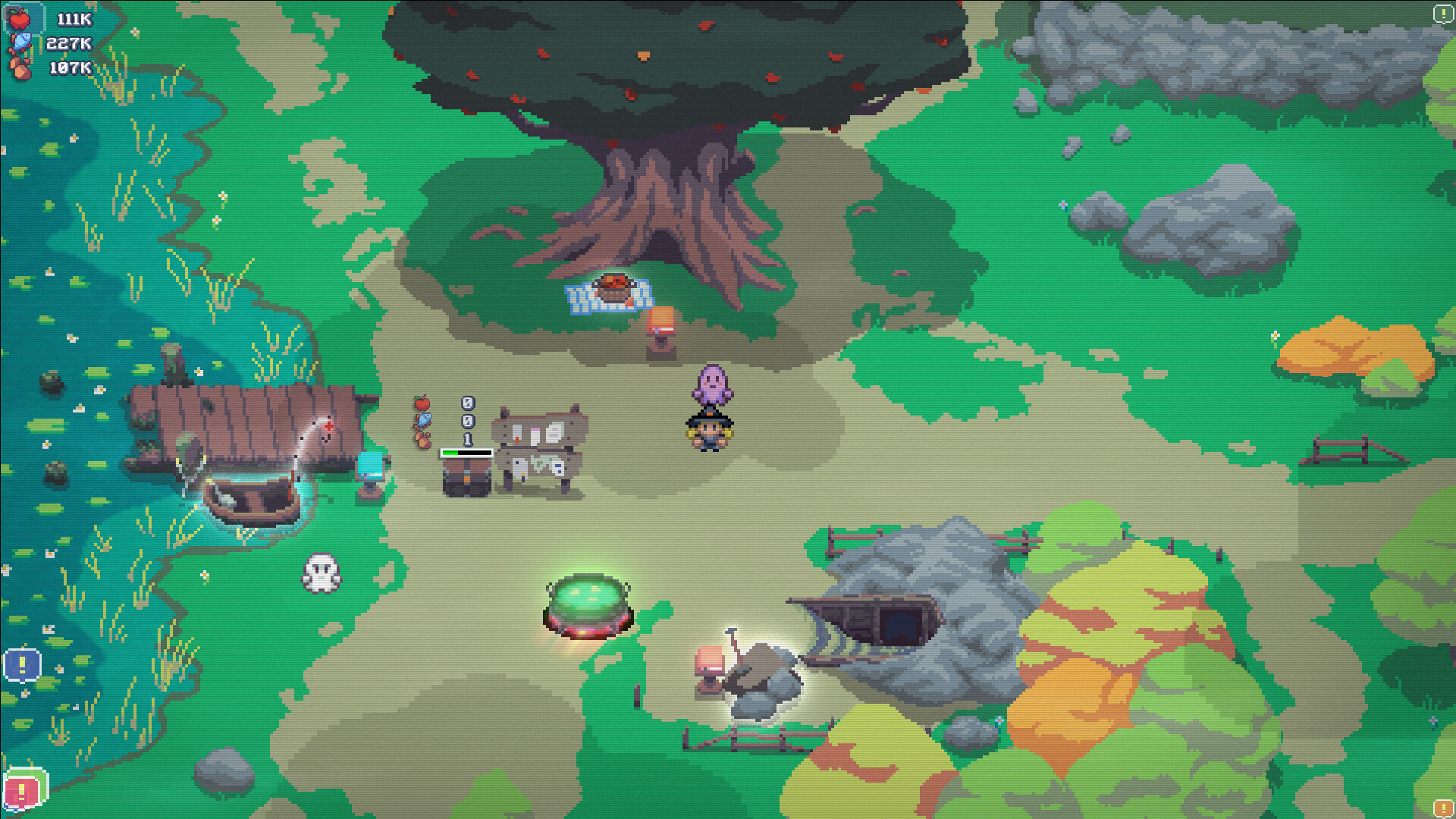1456x819 pixels.
Task: Toggle the first counter above the chest
Action: pyautogui.click(x=468, y=403)
